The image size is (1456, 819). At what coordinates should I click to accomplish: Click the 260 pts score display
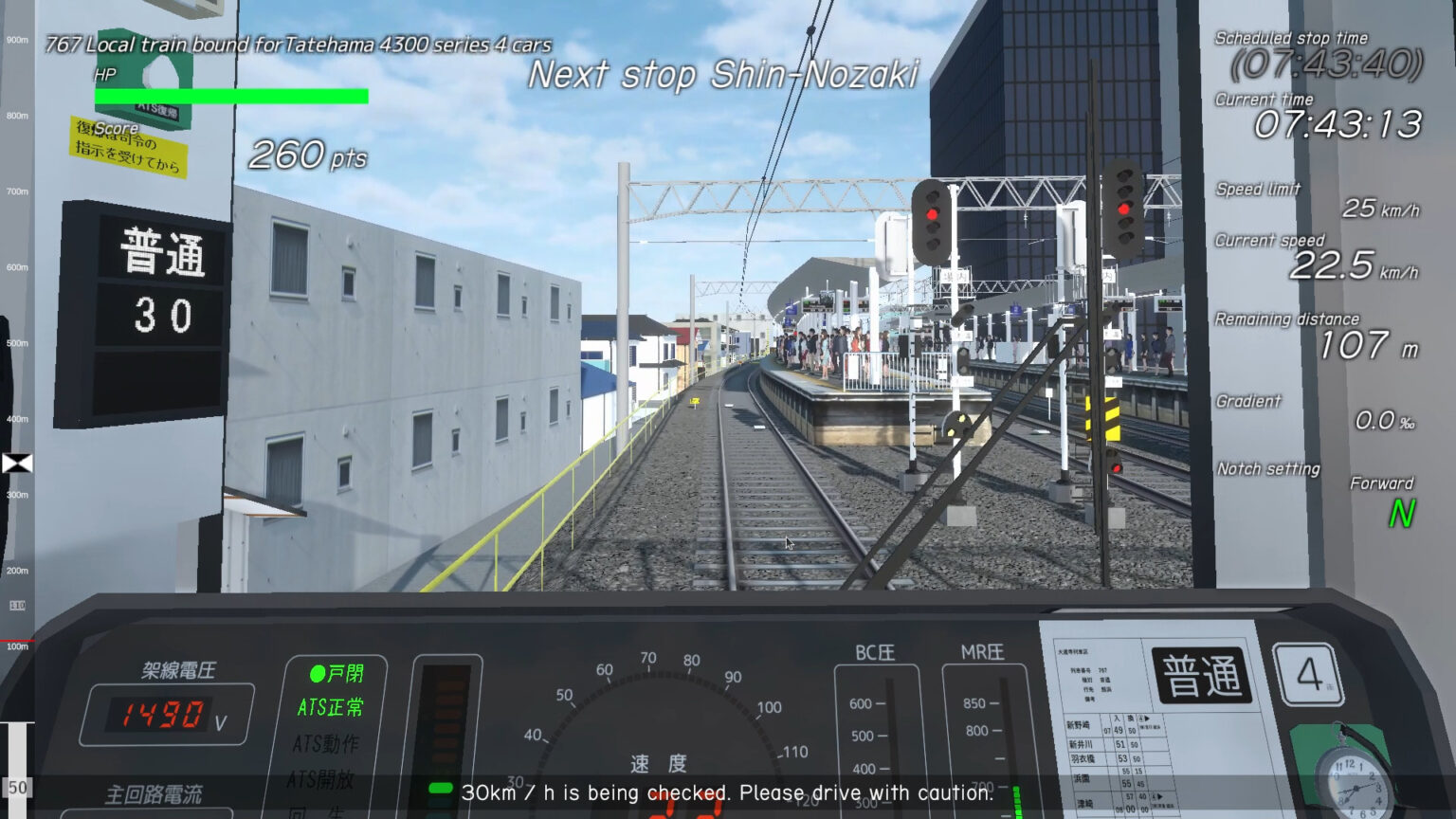[x=305, y=156]
